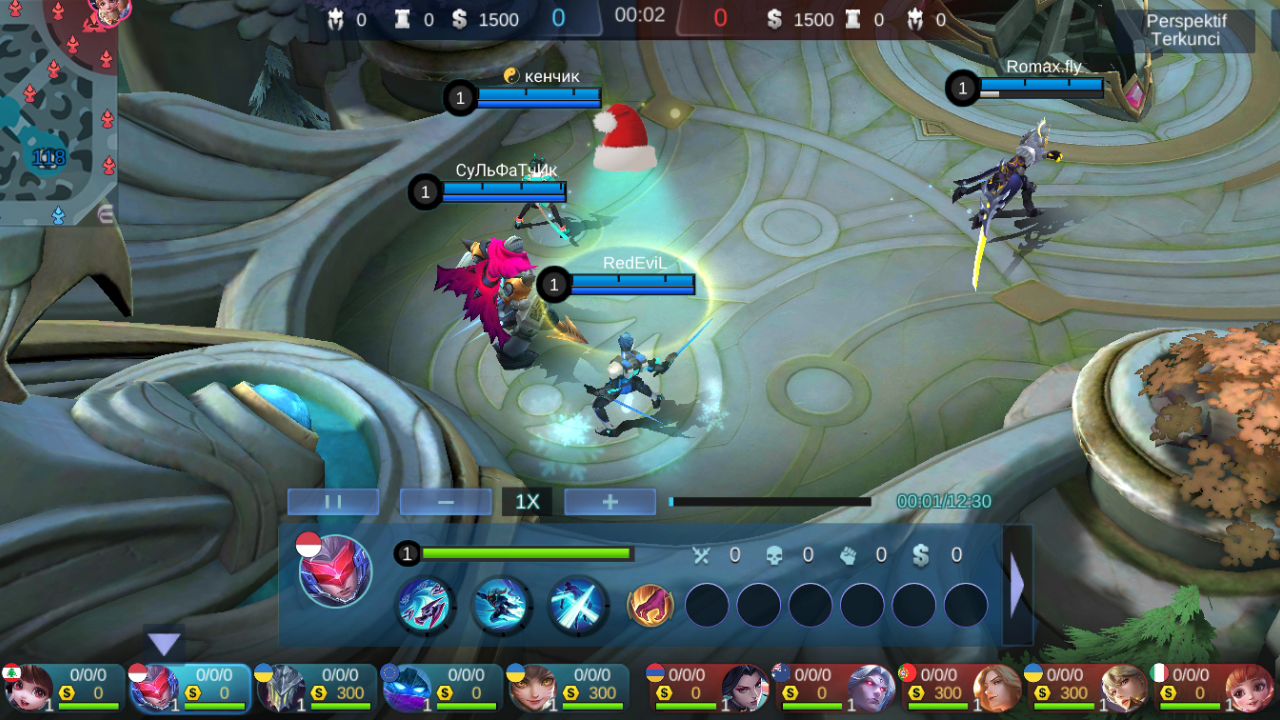The image size is (1280, 720).
Task: Pause the replay playback
Action: click(x=333, y=502)
